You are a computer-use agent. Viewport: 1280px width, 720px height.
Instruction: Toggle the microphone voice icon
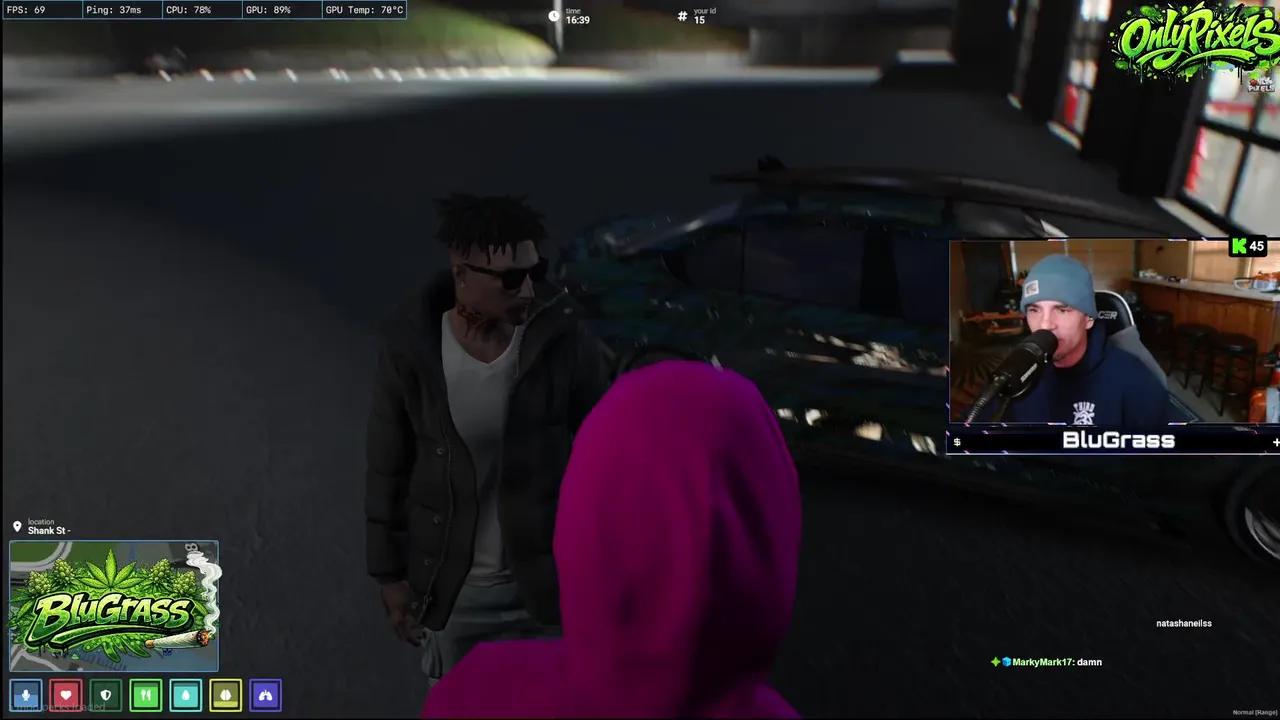coord(26,695)
